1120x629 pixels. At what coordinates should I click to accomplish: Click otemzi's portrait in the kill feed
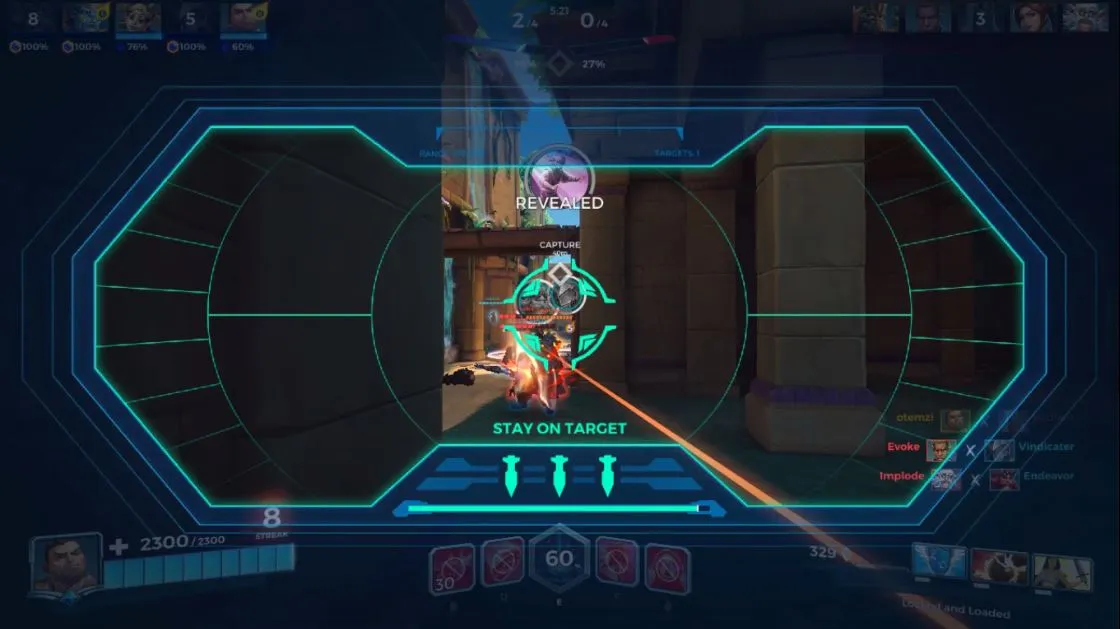tap(956, 419)
